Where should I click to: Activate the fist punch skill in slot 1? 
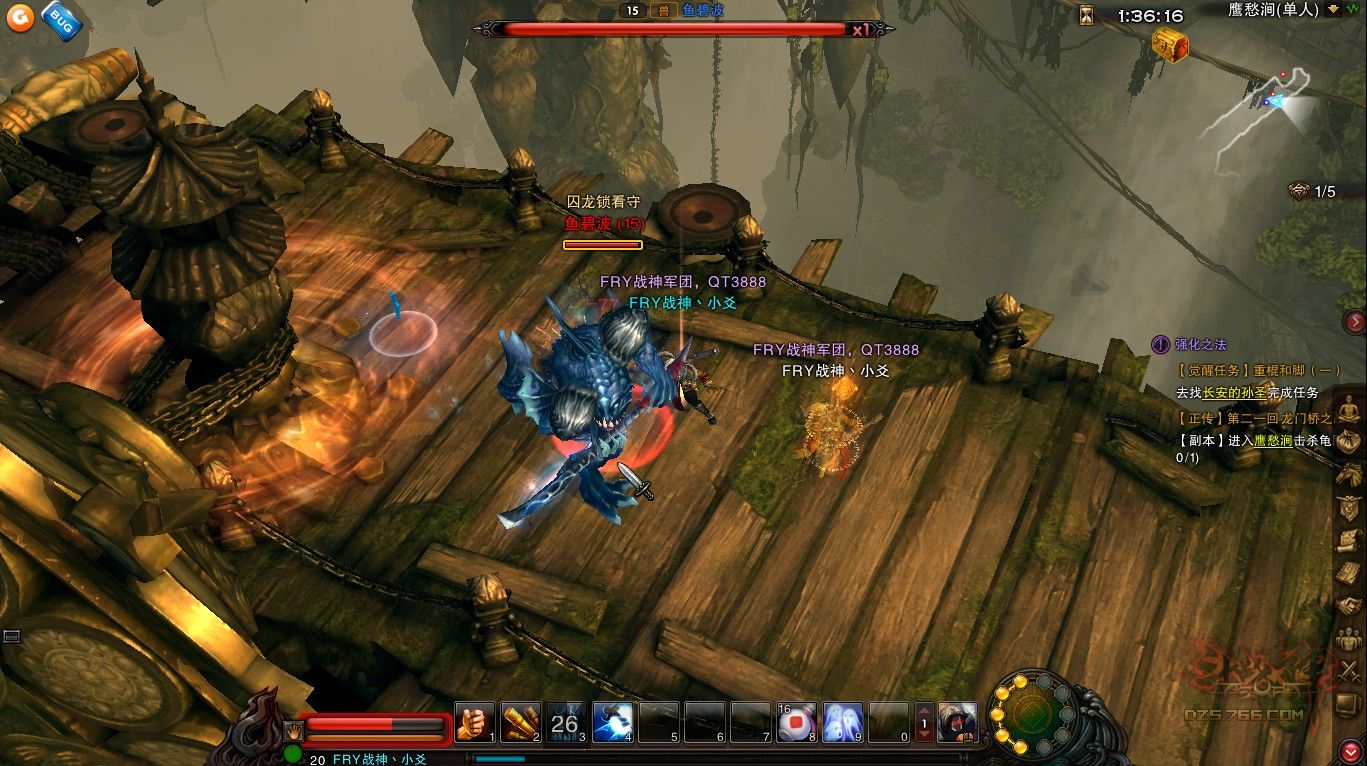click(475, 722)
